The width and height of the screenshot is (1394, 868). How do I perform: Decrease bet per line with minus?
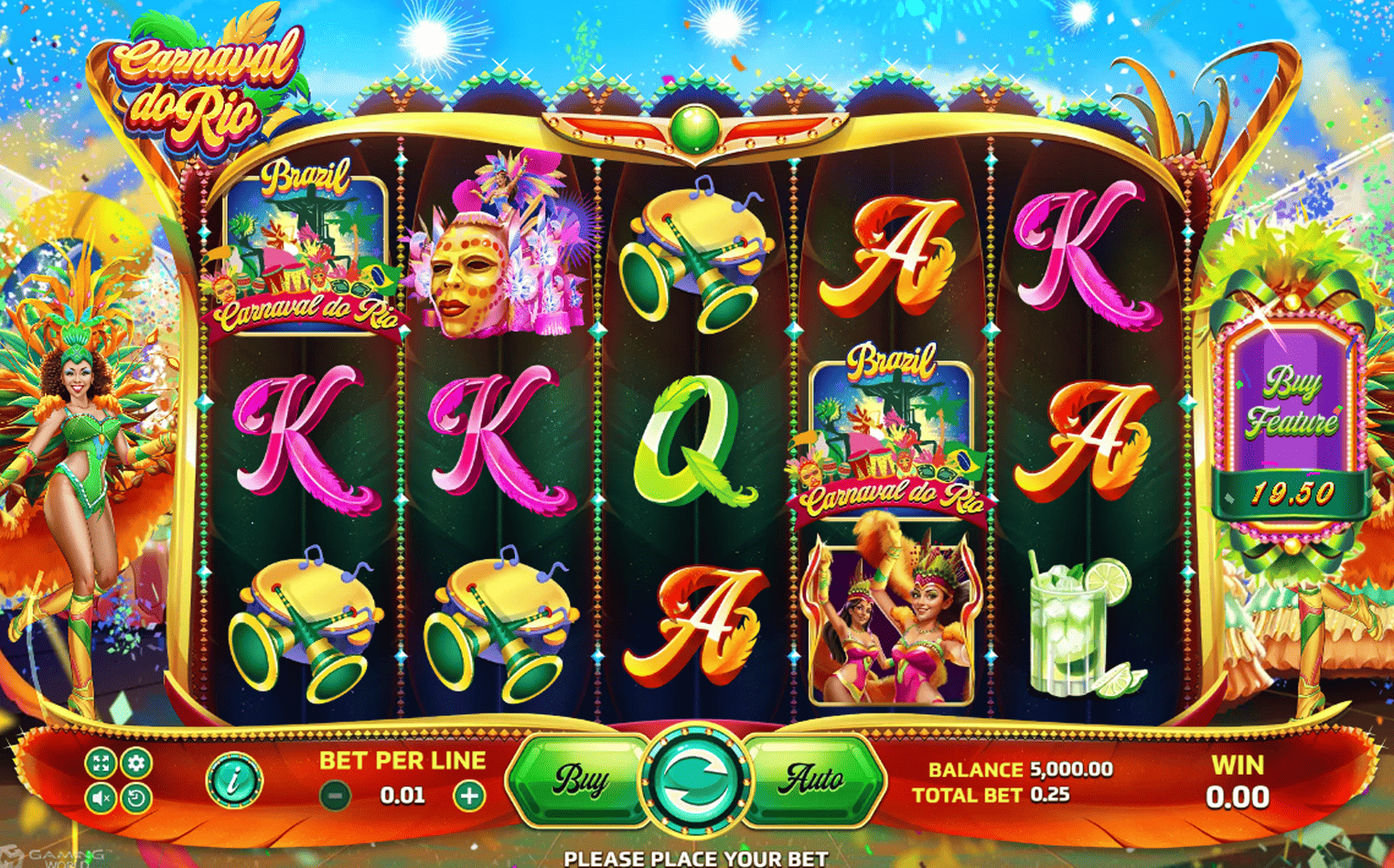336,796
